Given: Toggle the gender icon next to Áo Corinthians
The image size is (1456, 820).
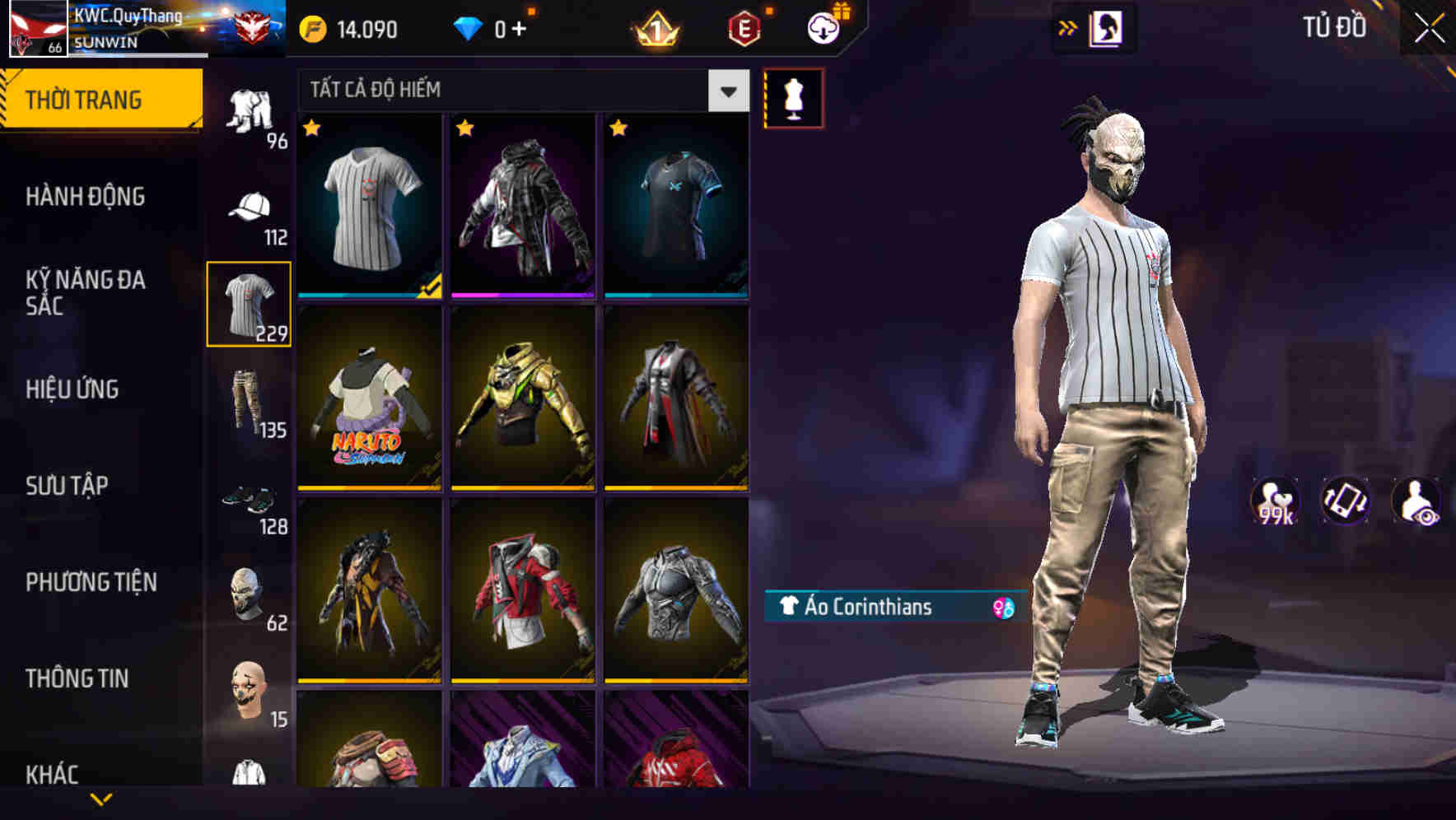Looking at the screenshot, I should coord(1001,608).
